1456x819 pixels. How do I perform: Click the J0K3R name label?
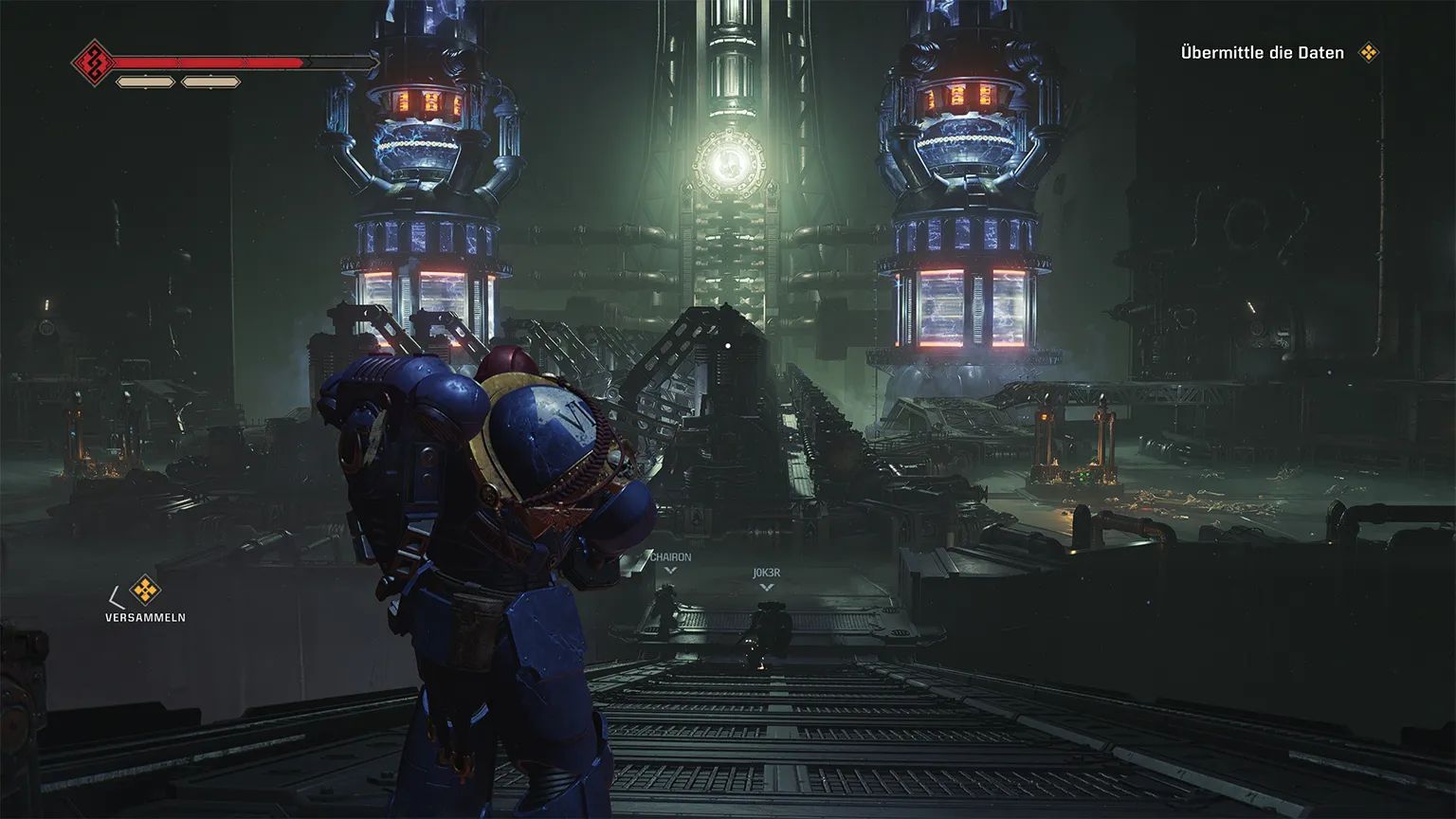coord(768,573)
